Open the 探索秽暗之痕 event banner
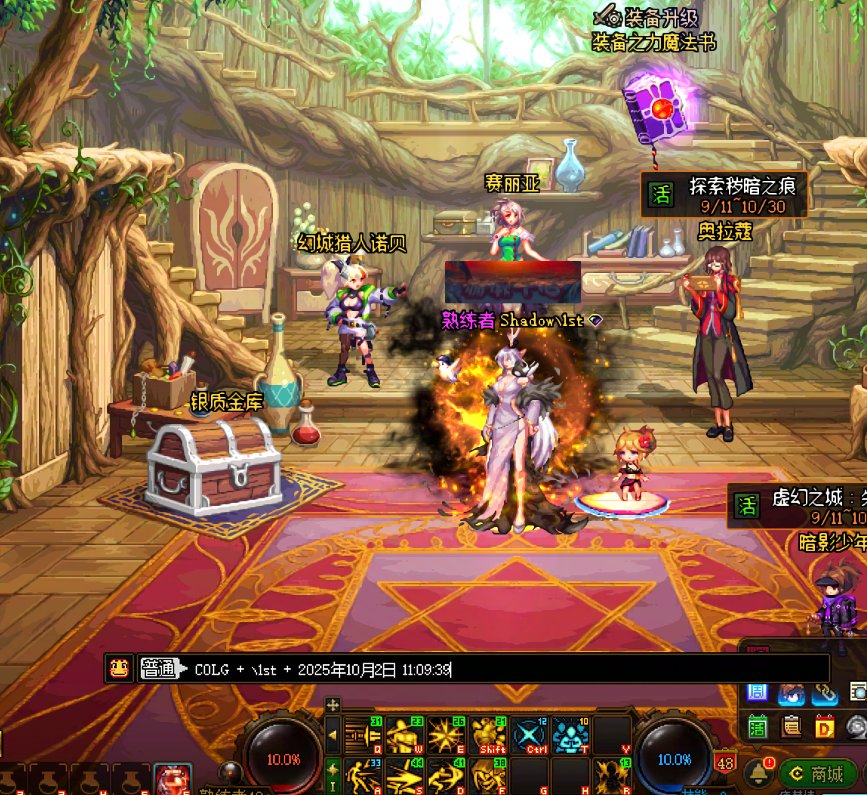This screenshot has width=867, height=795. click(724, 193)
